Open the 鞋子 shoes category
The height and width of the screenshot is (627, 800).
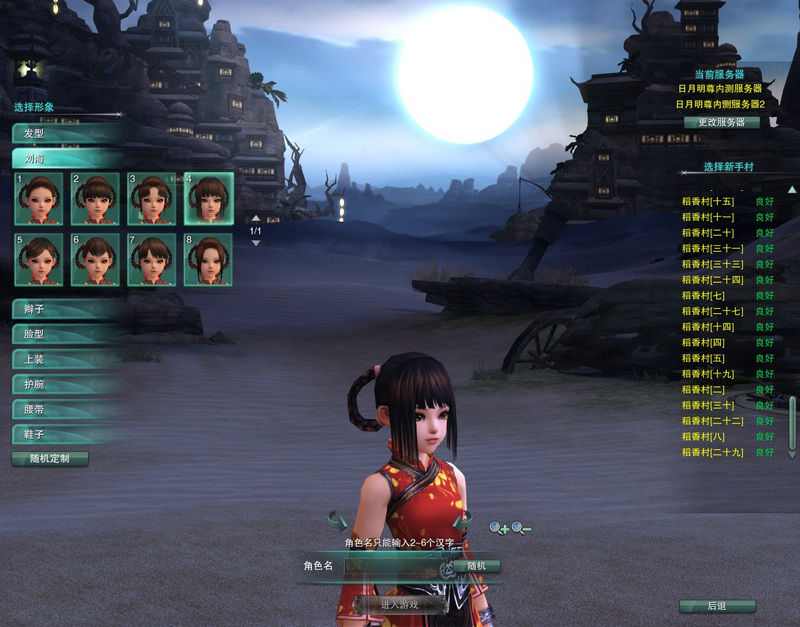(x=65, y=434)
